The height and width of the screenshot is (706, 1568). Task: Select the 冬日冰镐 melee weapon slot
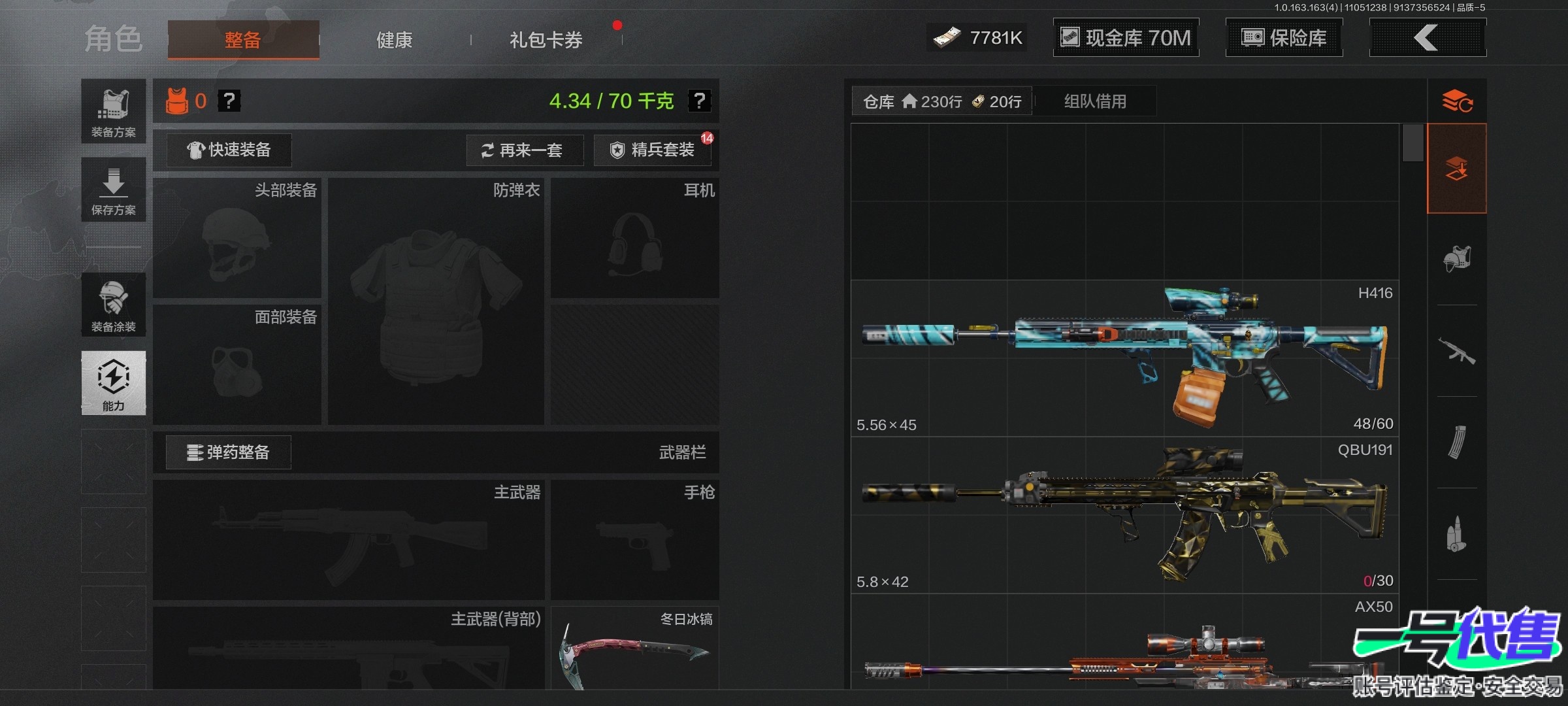[x=634, y=648]
